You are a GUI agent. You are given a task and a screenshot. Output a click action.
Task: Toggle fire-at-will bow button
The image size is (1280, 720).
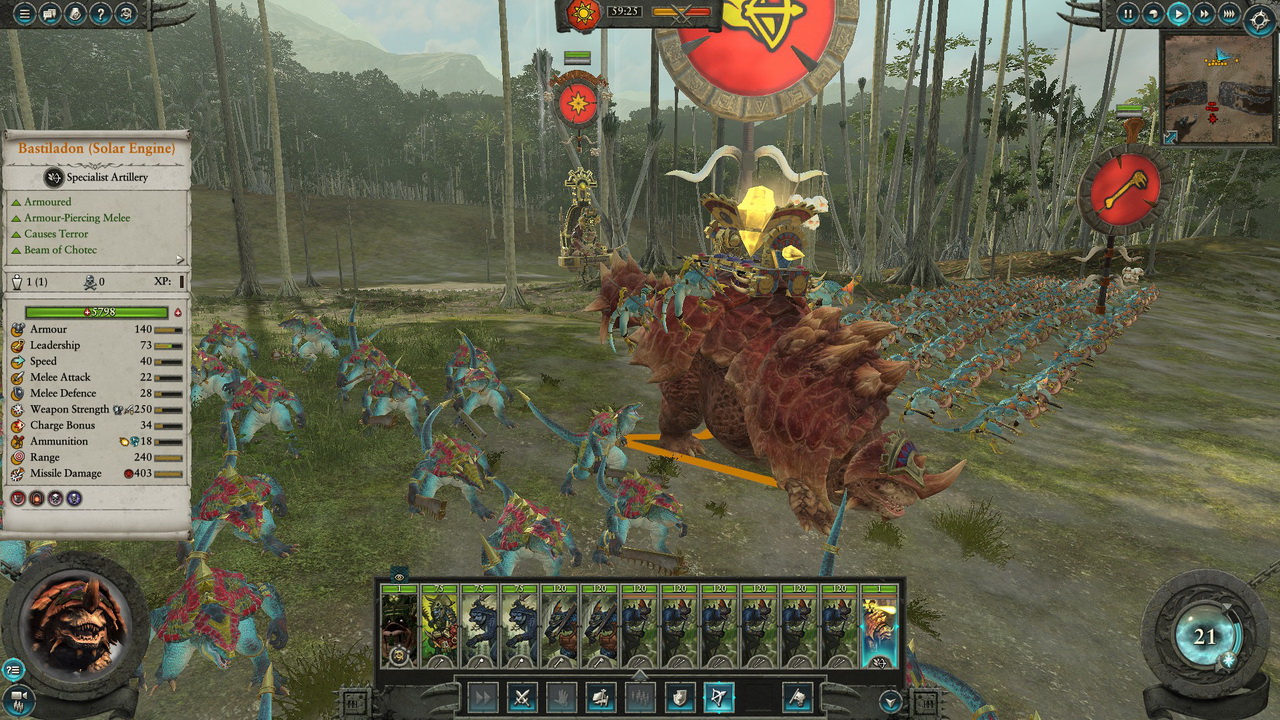tap(718, 697)
